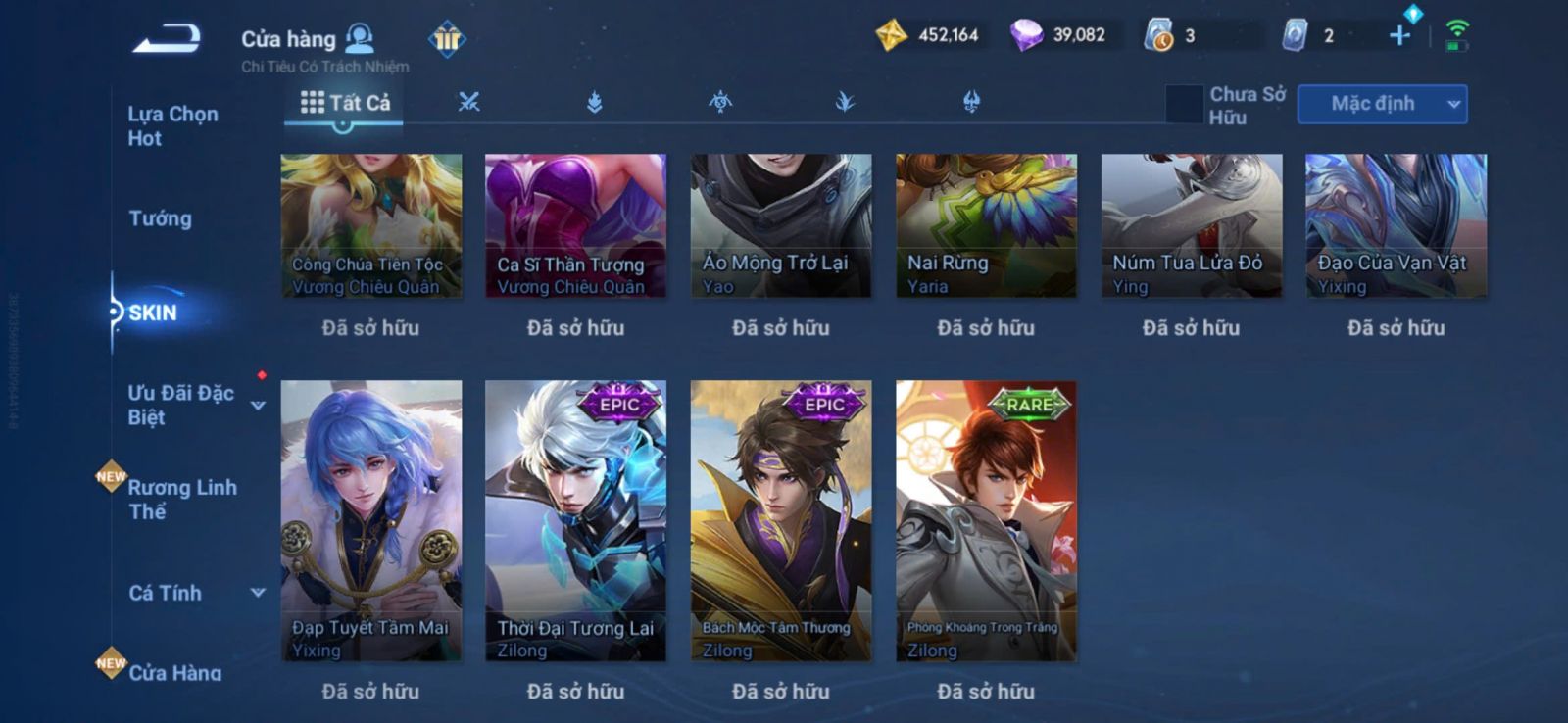Add more currency with the plus button
The image size is (1568, 723).
(1399, 36)
